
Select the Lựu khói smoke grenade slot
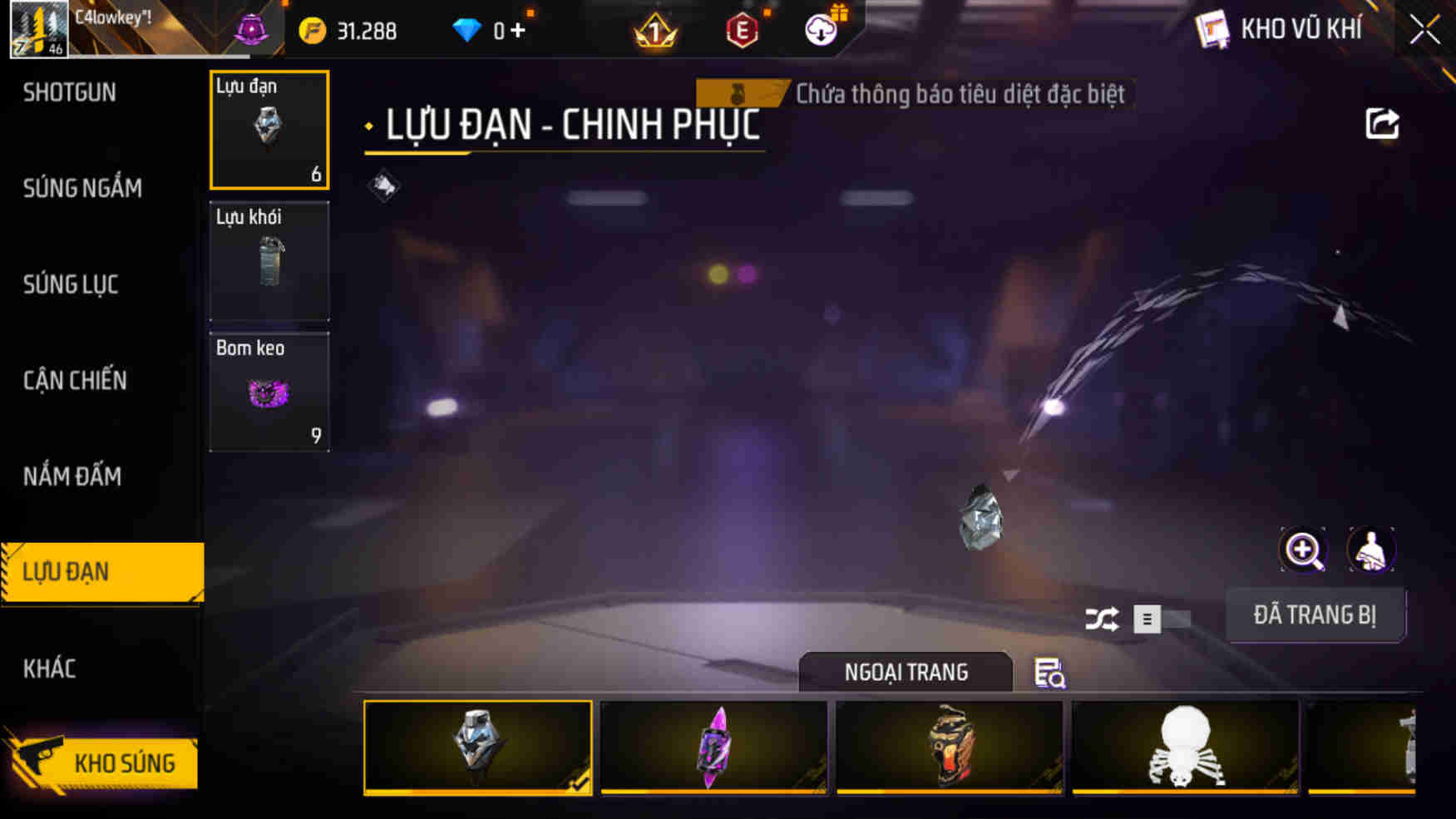269,261
